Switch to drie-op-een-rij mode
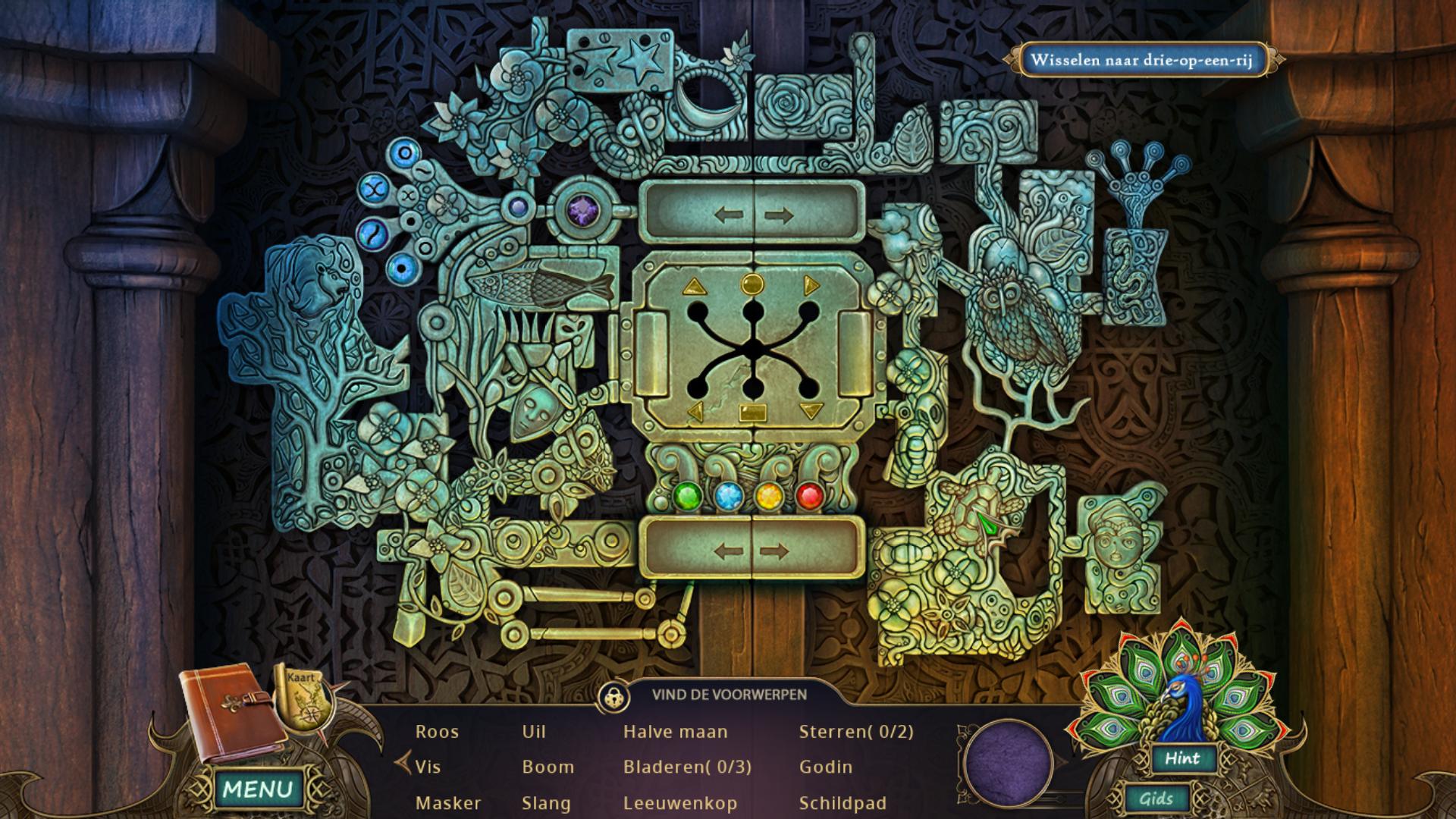The width and height of the screenshot is (1456, 819). pyautogui.click(x=1141, y=60)
